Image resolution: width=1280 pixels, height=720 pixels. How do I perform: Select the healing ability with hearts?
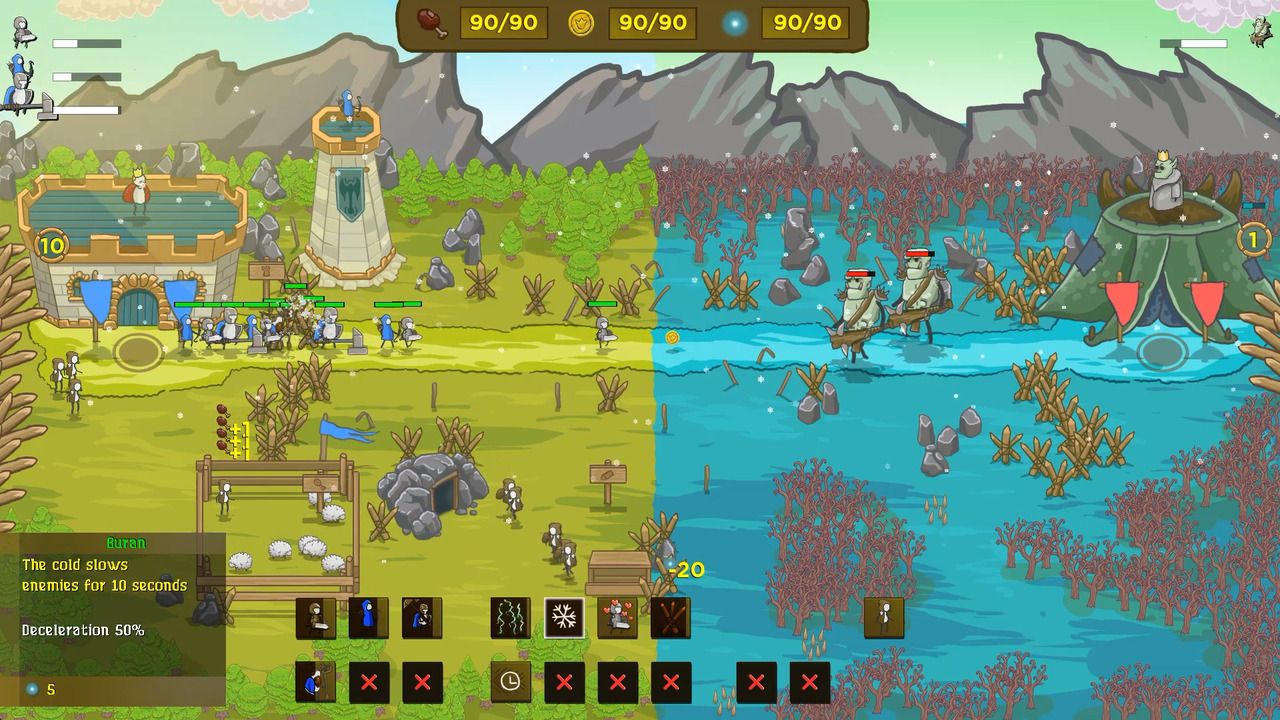pos(617,618)
